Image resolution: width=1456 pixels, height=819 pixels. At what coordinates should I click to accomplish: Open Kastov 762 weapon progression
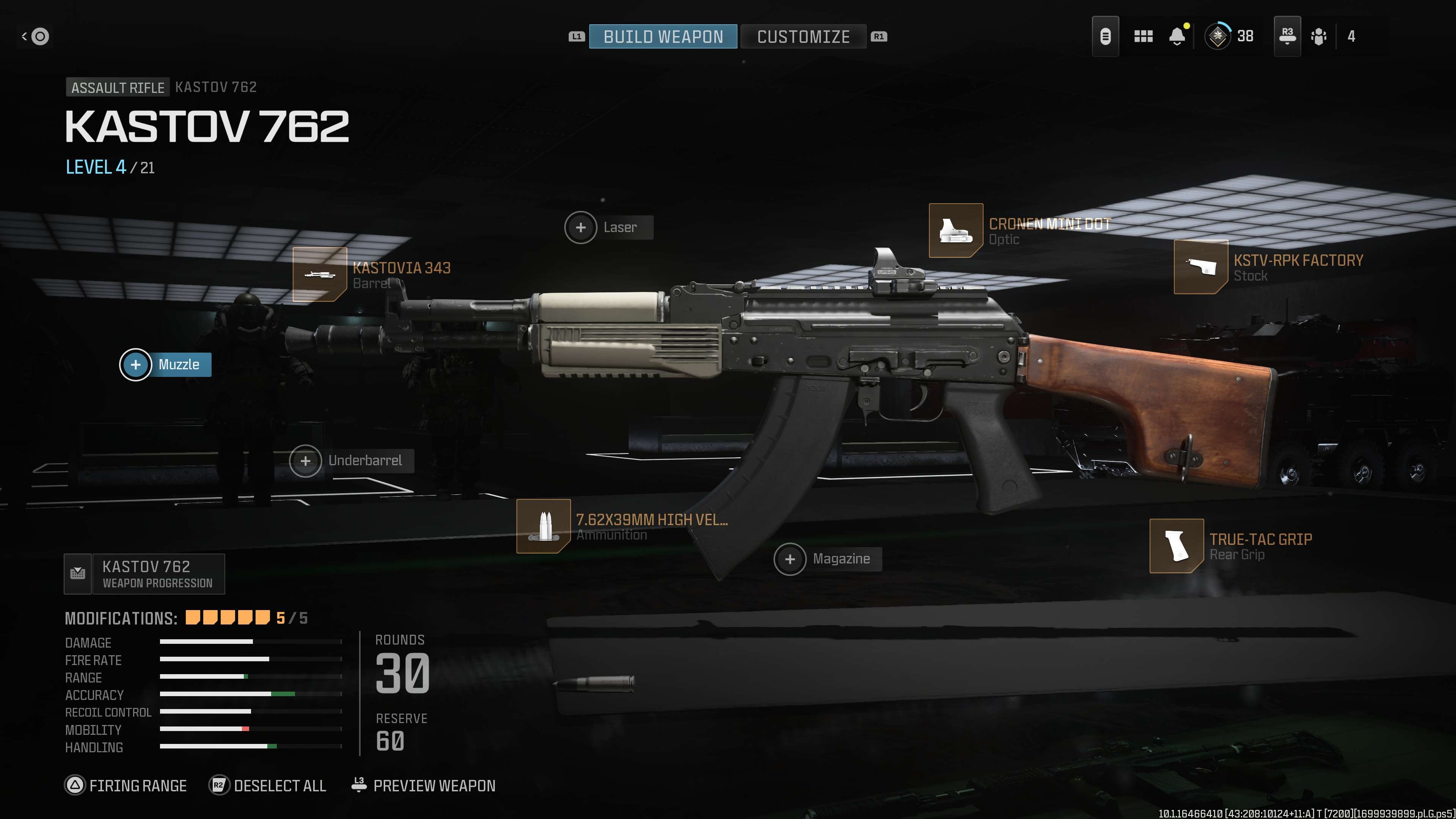[x=145, y=574]
